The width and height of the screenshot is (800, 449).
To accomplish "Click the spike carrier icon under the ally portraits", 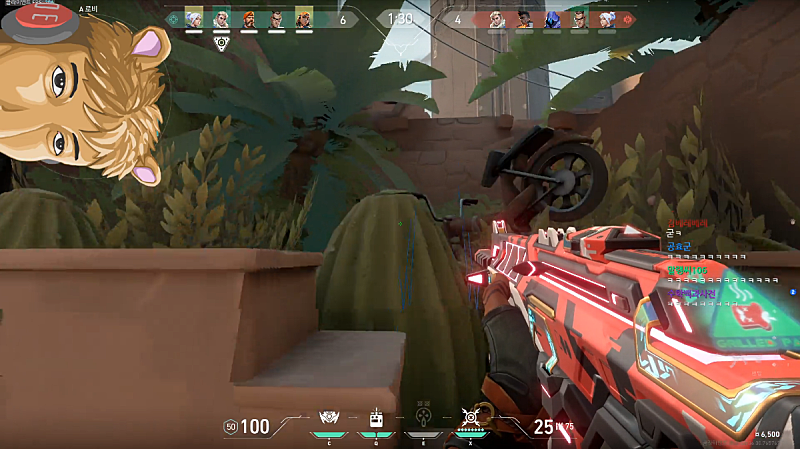I will click(221, 43).
